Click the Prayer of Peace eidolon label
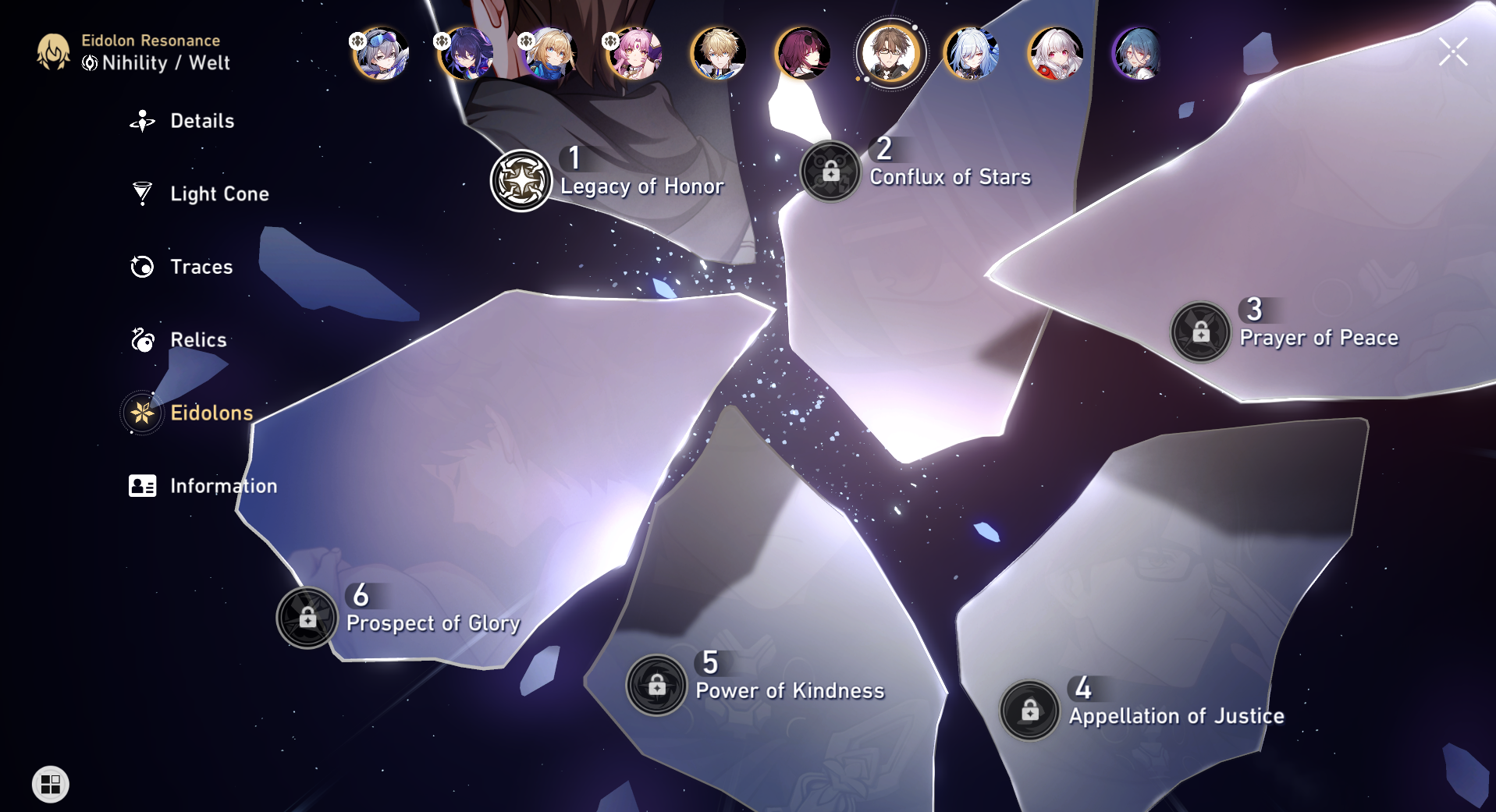The image size is (1496, 812). tap(1319, 338)
